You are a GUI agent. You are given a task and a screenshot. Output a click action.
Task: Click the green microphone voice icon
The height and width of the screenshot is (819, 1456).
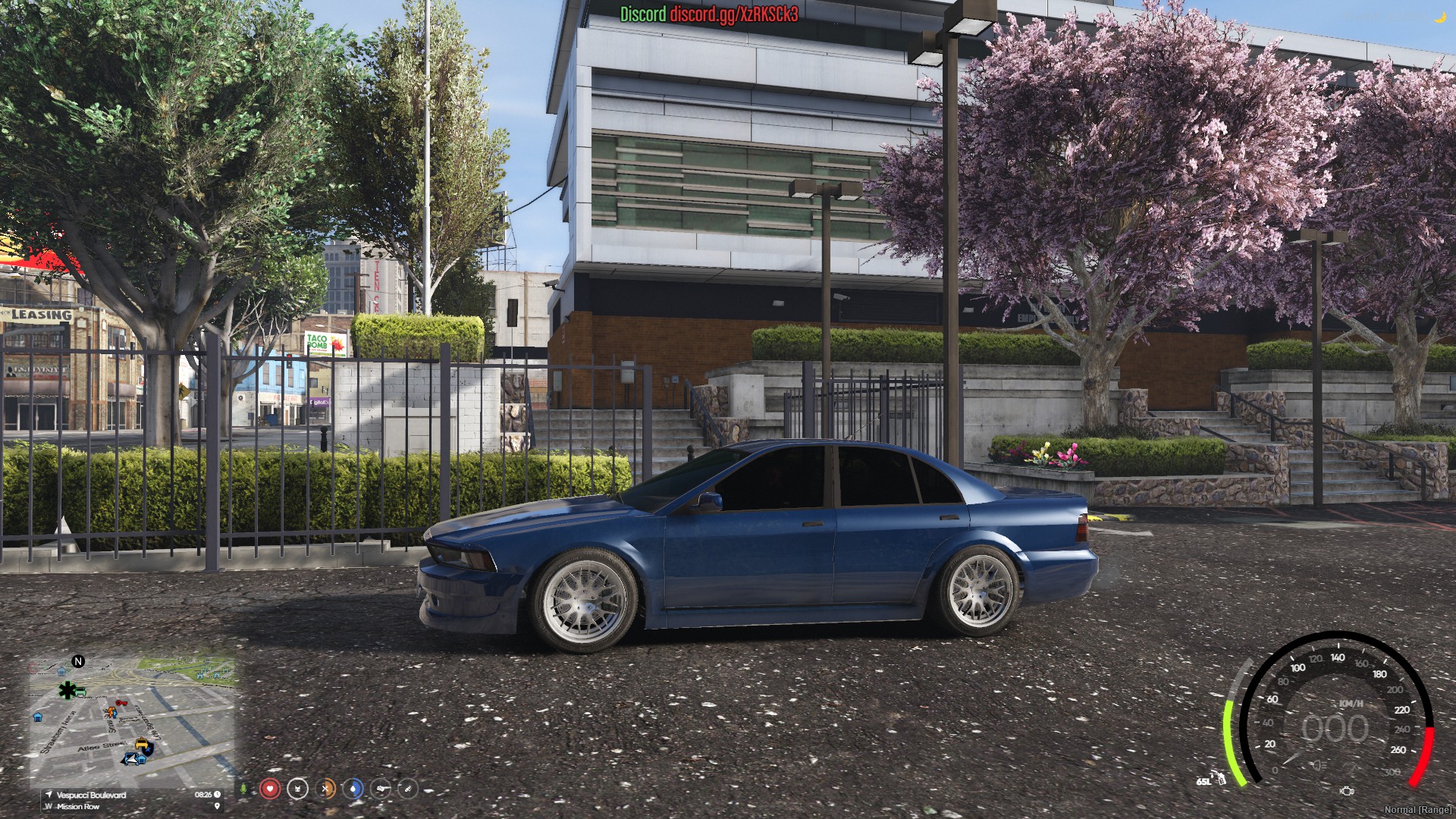point(243,789)
